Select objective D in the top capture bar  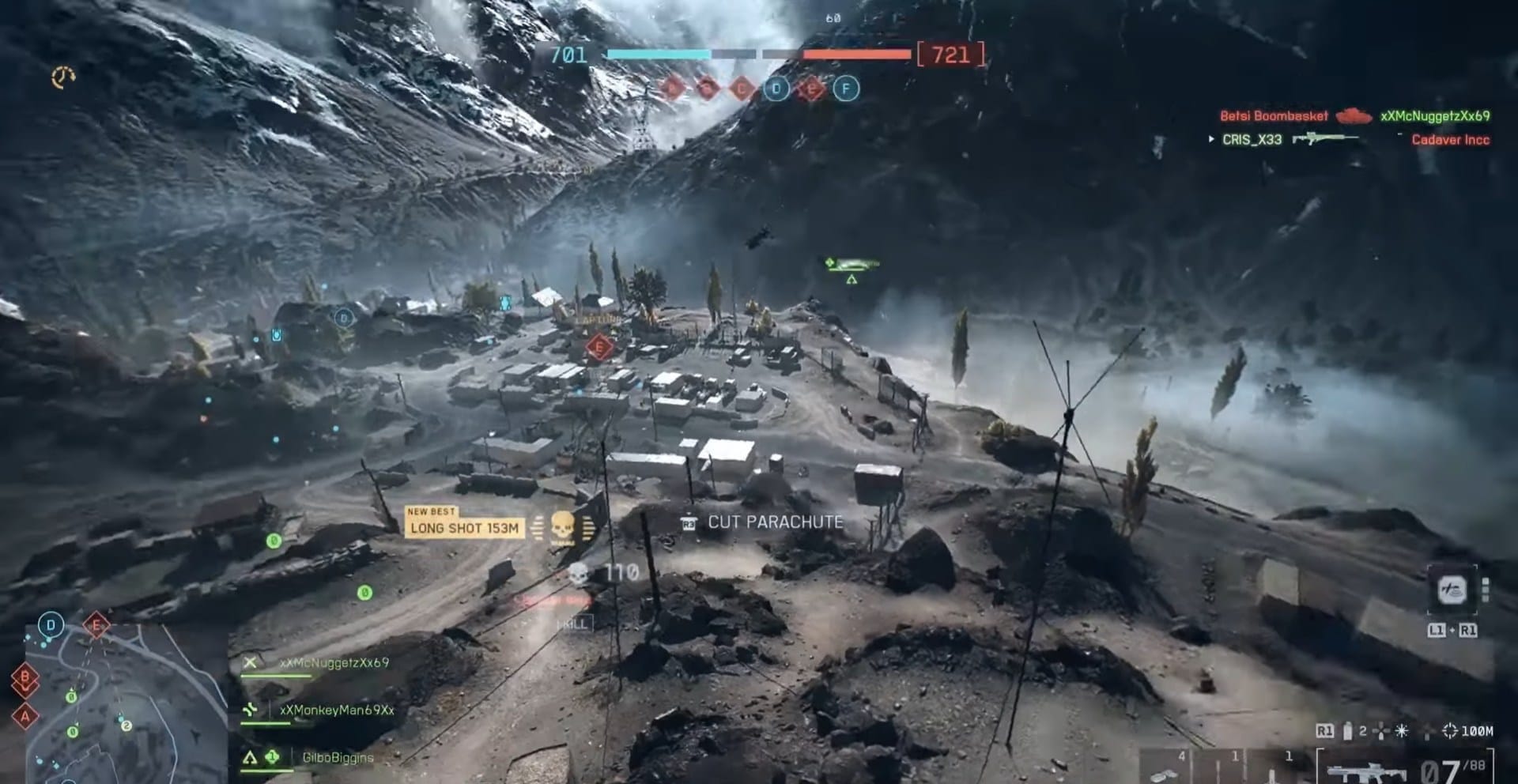tap(776, 89)
